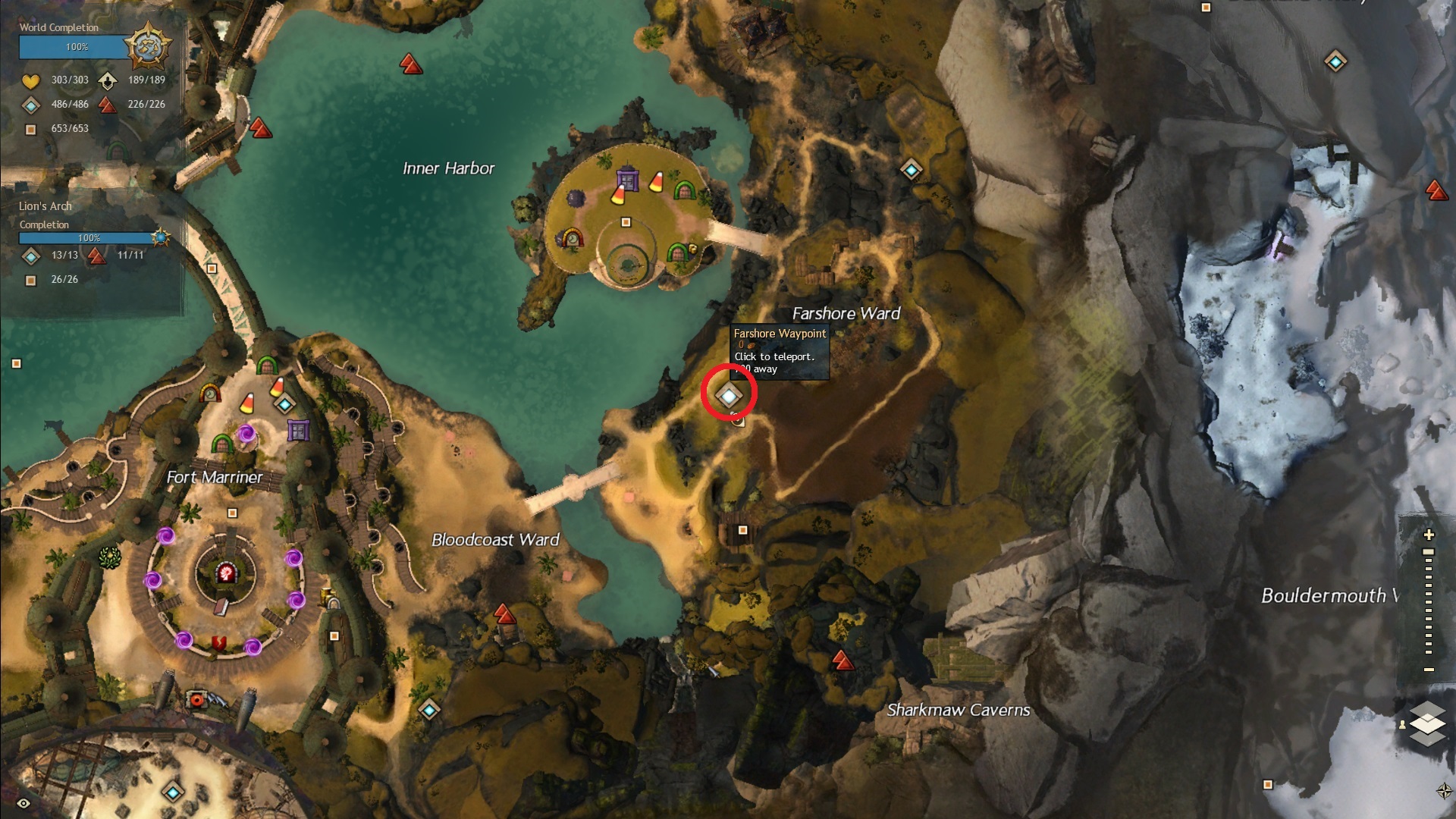Select the waypoint in Fort Marriner
The height and width of the screenshot is (819, 1456).
coord(284,405)
